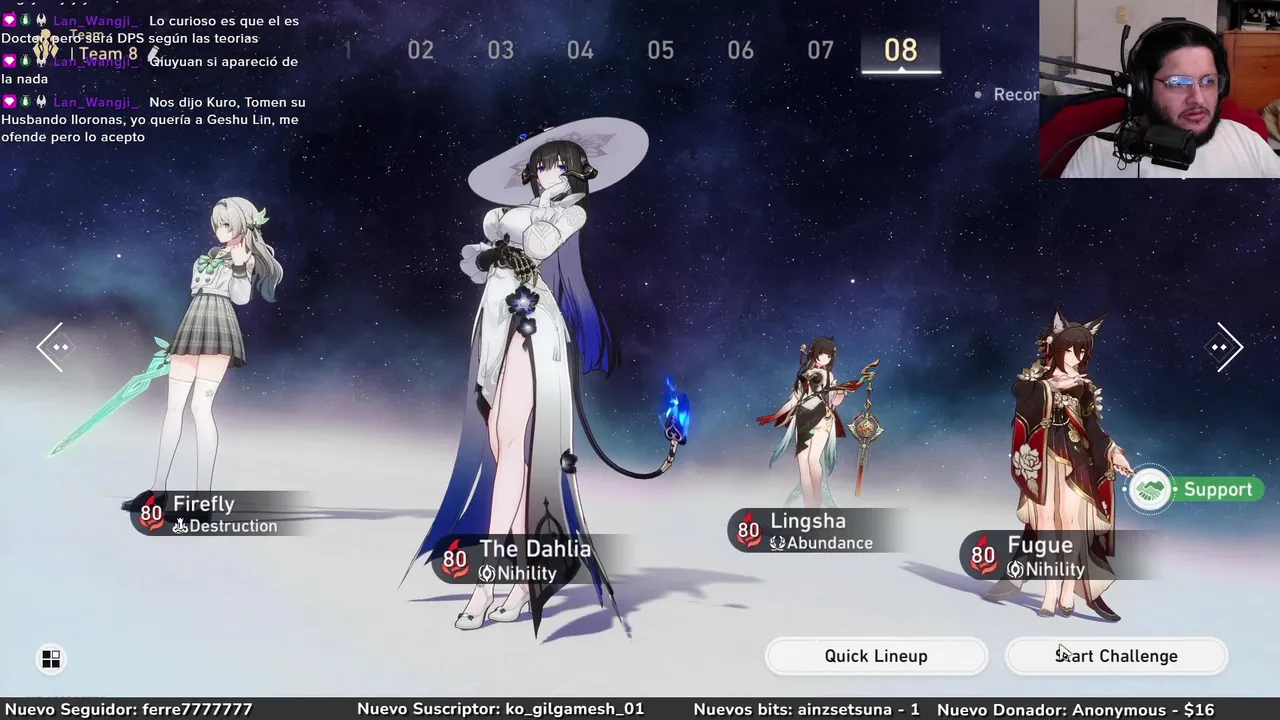The width and height of the screenshot is (1280, 720).
Task: Select team tab 08
Action: point(900,50)
